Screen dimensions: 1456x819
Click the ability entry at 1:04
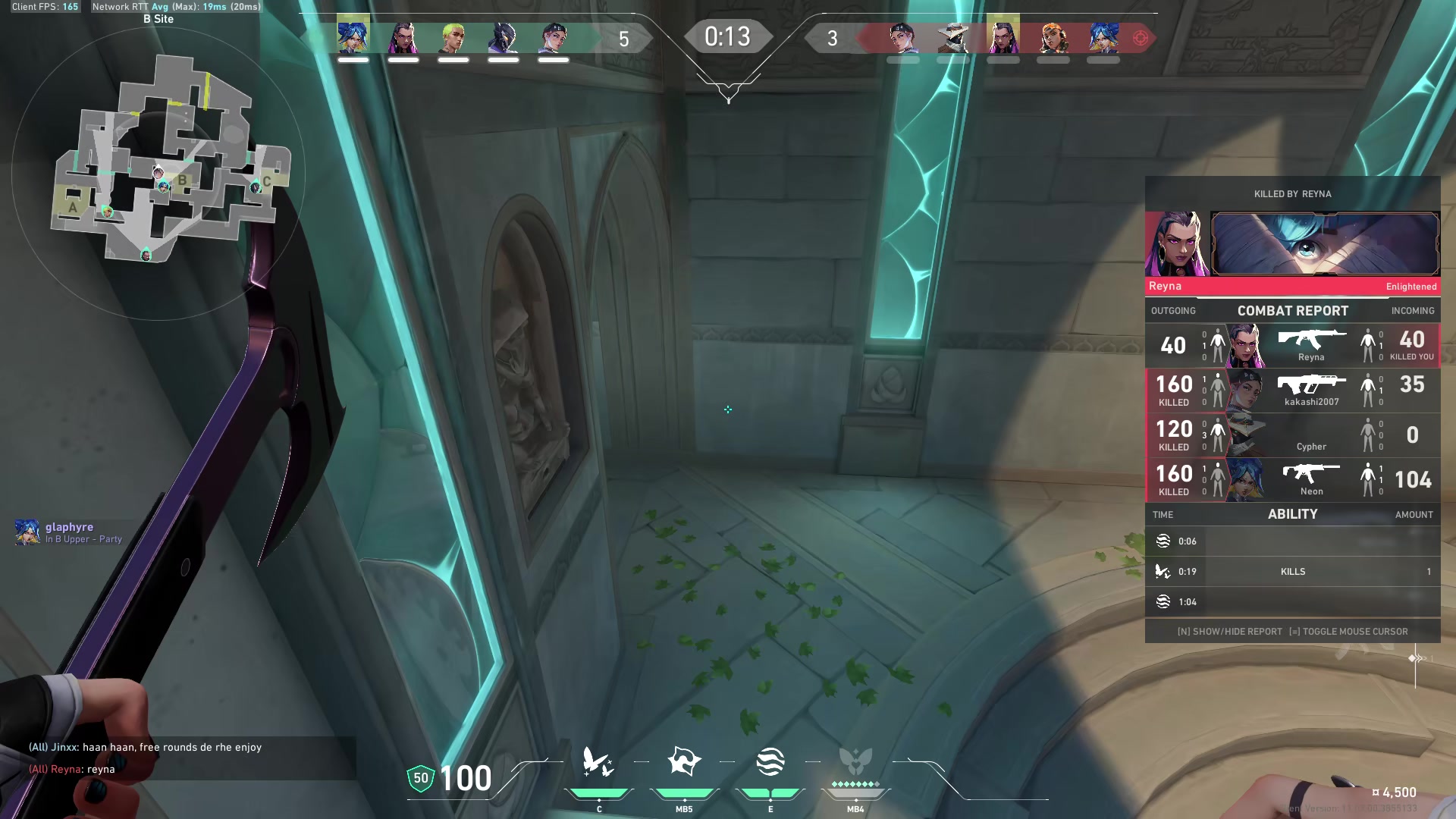pos(1292,602)
